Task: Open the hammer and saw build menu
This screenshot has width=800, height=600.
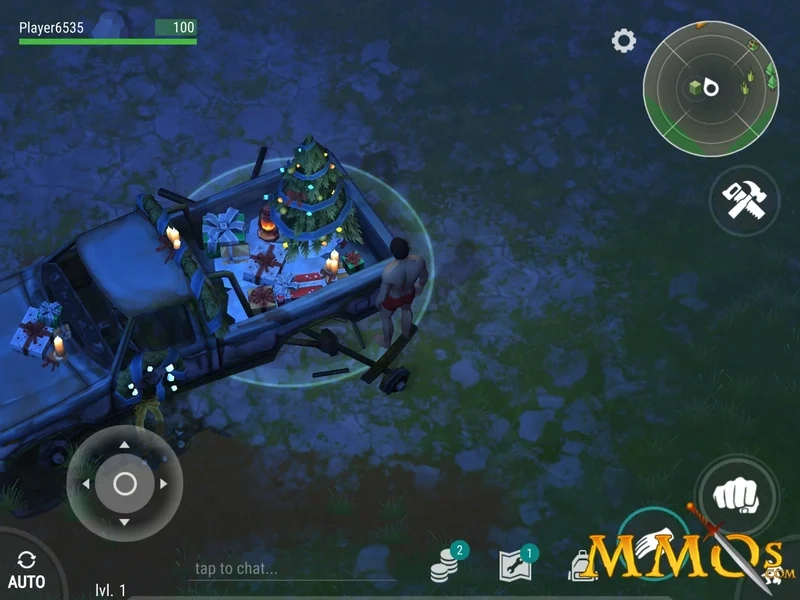Action: coord(744,200)
